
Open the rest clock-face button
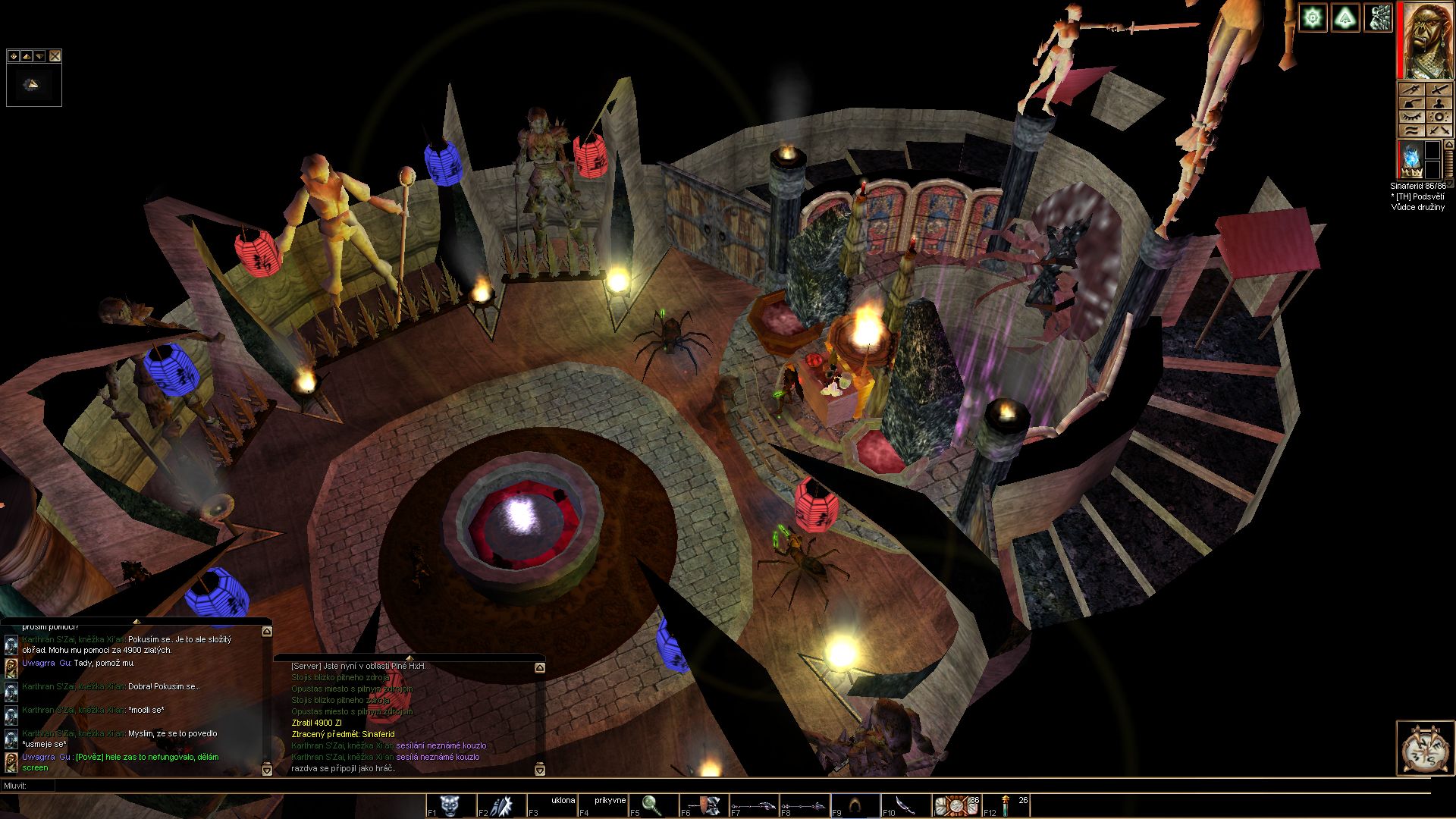[x=1424, y=748]
